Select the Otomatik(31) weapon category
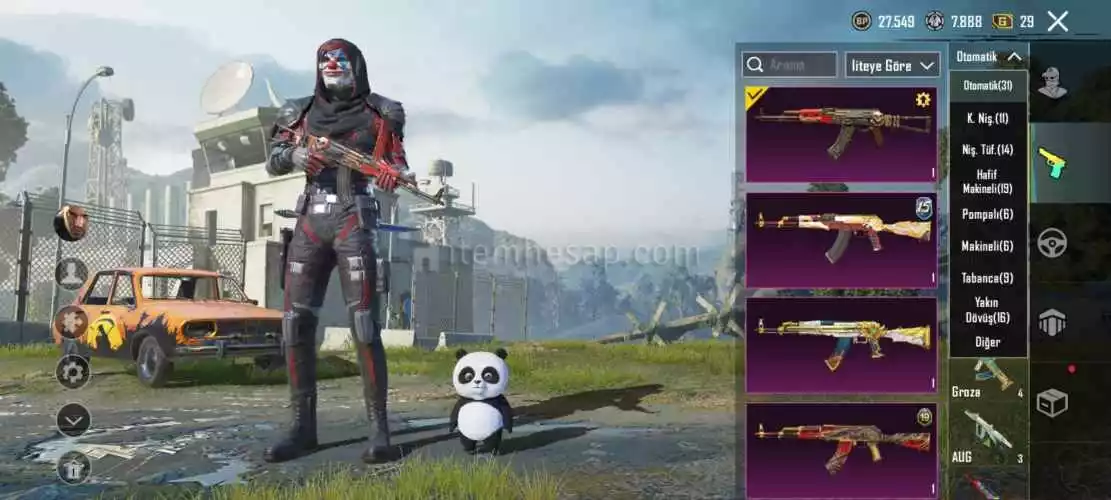The width and height of the screenshot is (1111, 500). click(988, 86)
